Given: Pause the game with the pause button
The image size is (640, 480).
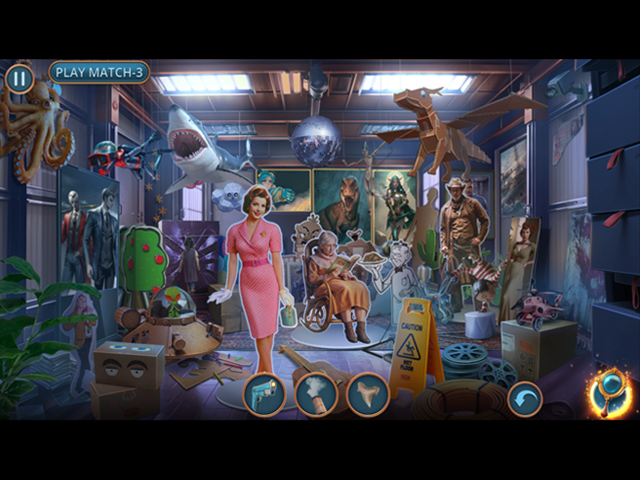Looking at the screenshot, I should coord(18,78).
